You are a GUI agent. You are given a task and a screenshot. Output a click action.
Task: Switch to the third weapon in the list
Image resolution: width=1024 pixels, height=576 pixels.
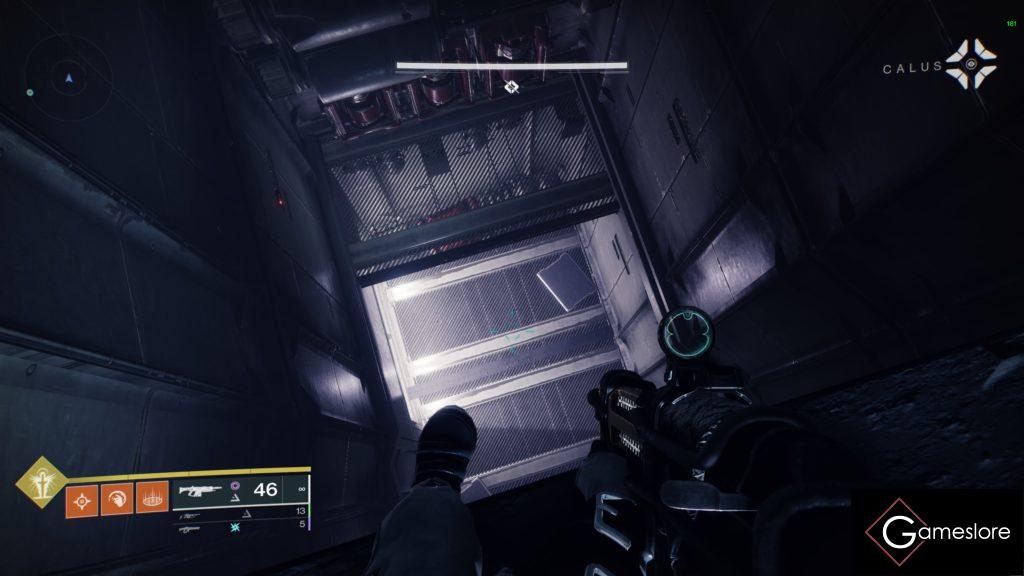188,528
